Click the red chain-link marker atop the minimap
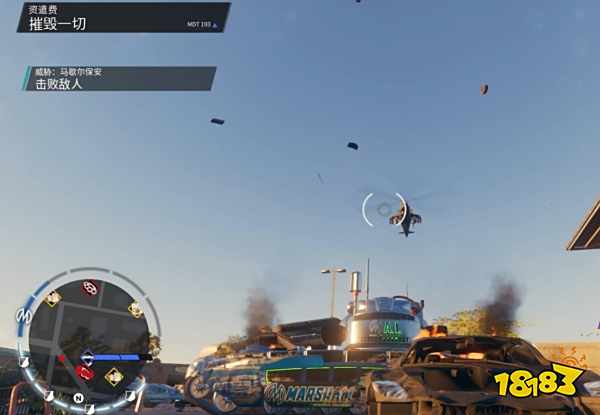The image size is (600, 415). coord(89,288)
